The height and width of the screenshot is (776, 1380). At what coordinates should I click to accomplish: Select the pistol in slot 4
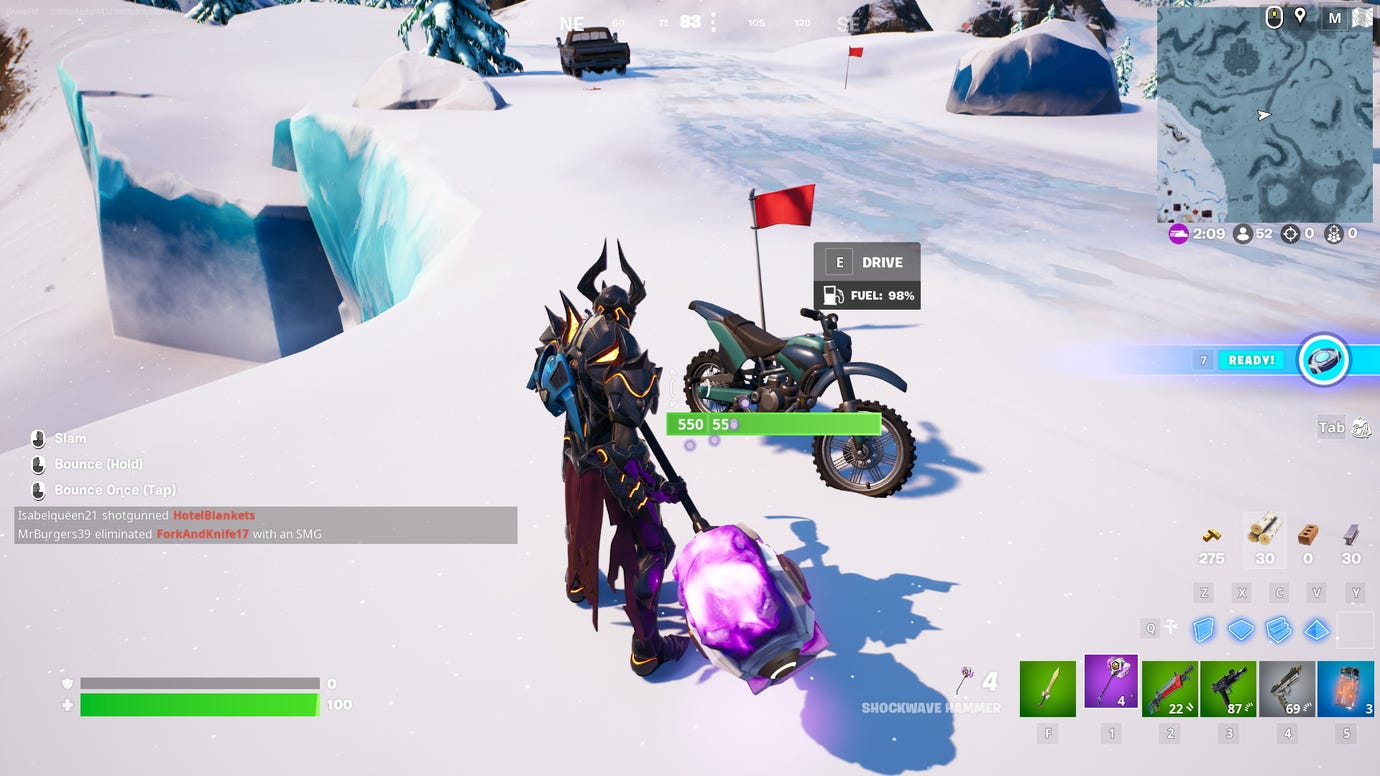(x=1287, y=687)
